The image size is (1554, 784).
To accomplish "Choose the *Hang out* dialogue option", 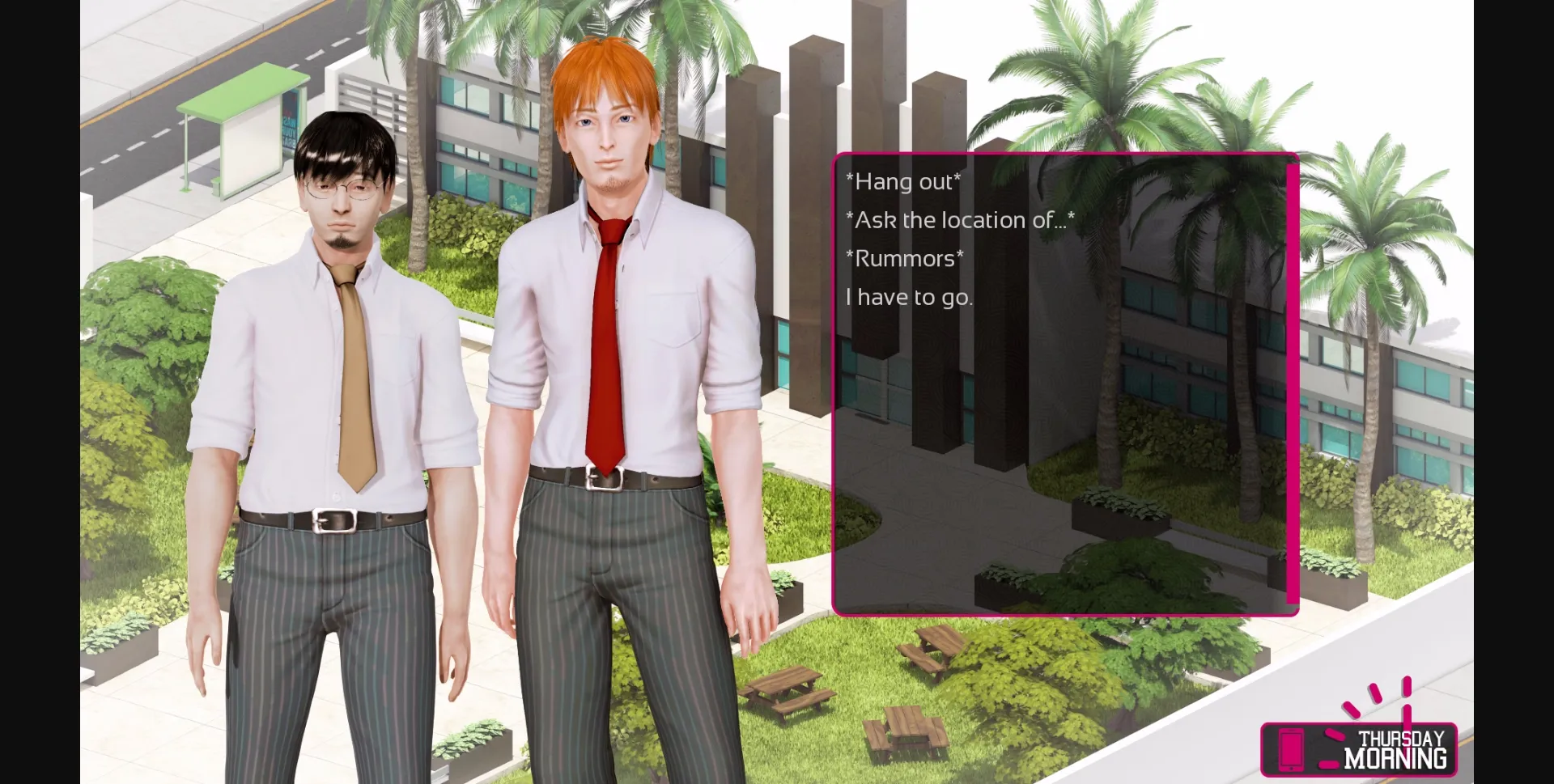I will [904, 182].
